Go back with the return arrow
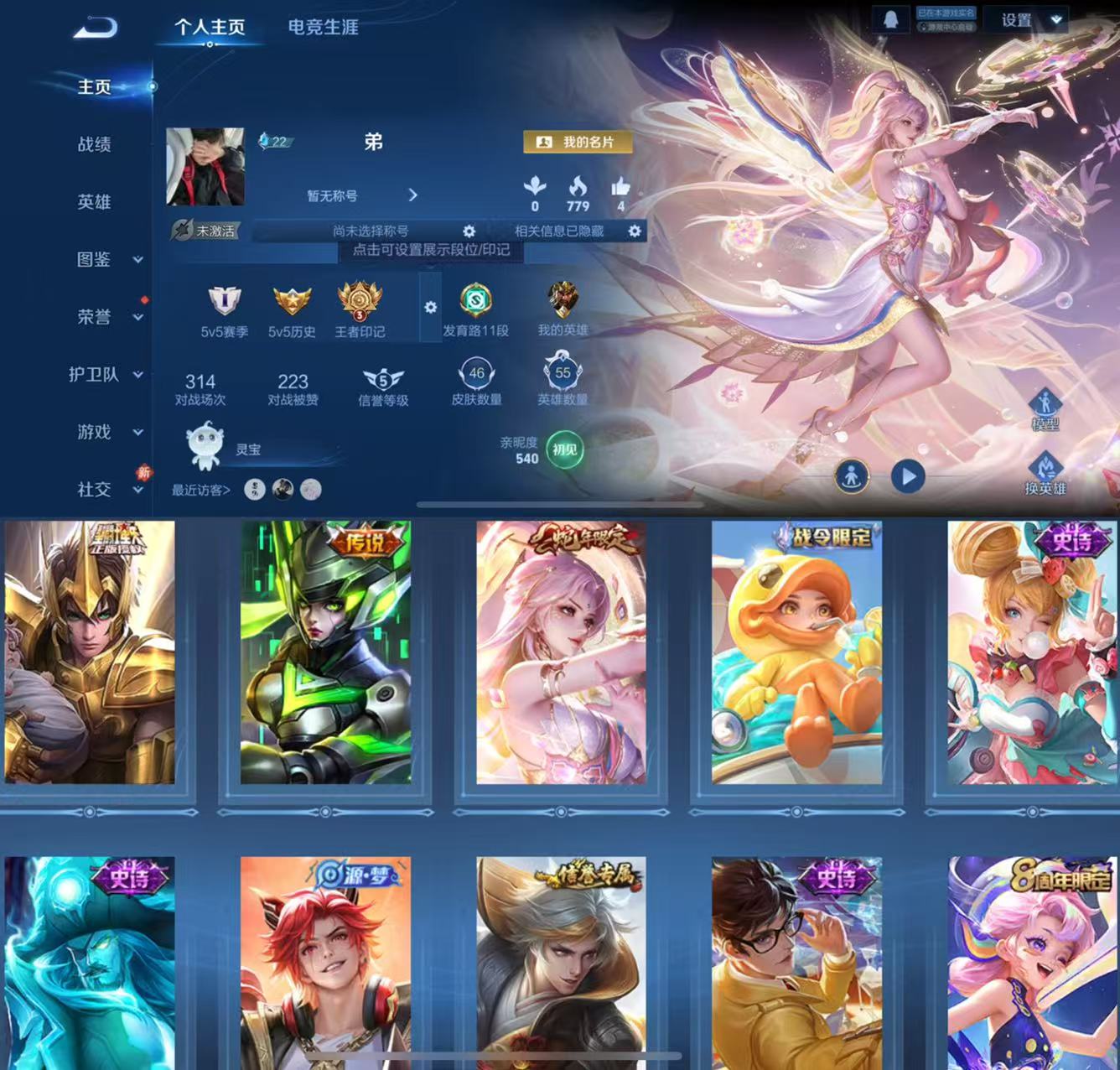Screen dimensions: 1120x1070 coord(95,29)
